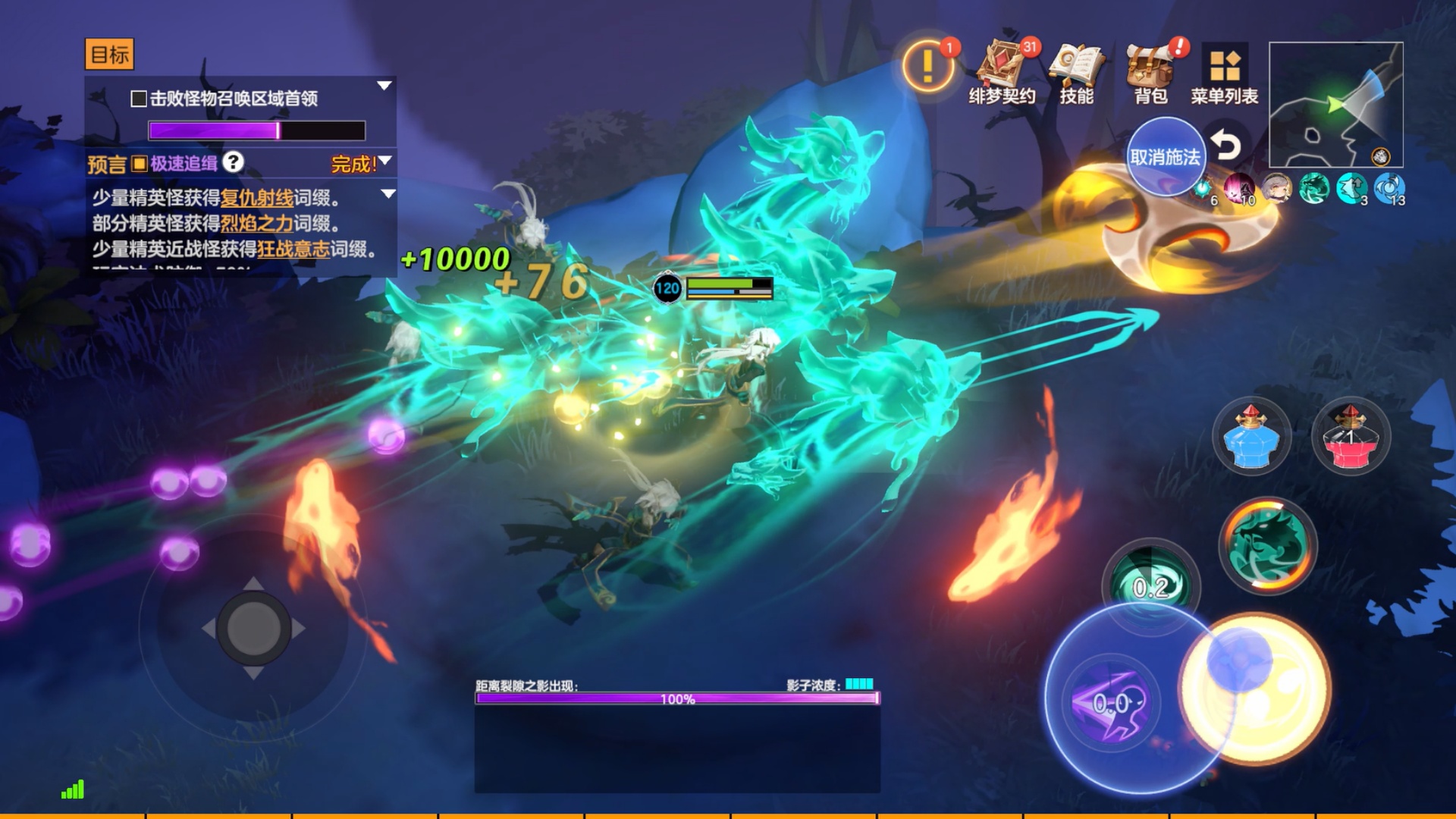Open the minimap

(1335, 105)
